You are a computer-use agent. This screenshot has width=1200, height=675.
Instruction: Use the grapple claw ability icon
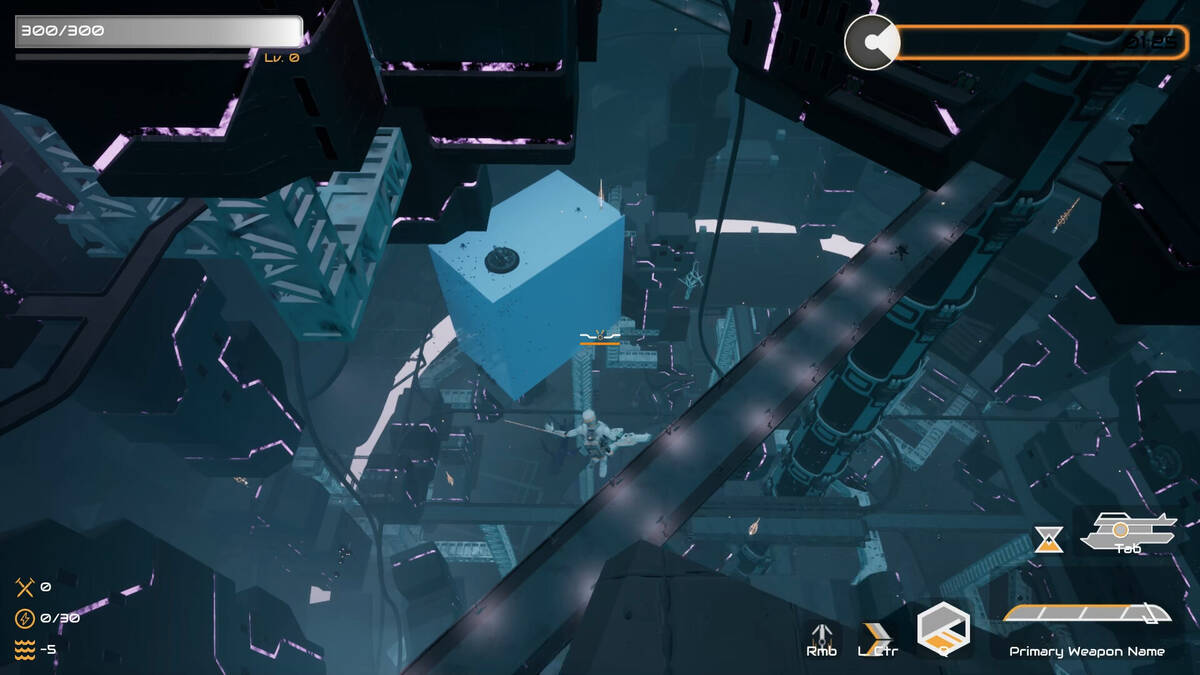point(822,633)
